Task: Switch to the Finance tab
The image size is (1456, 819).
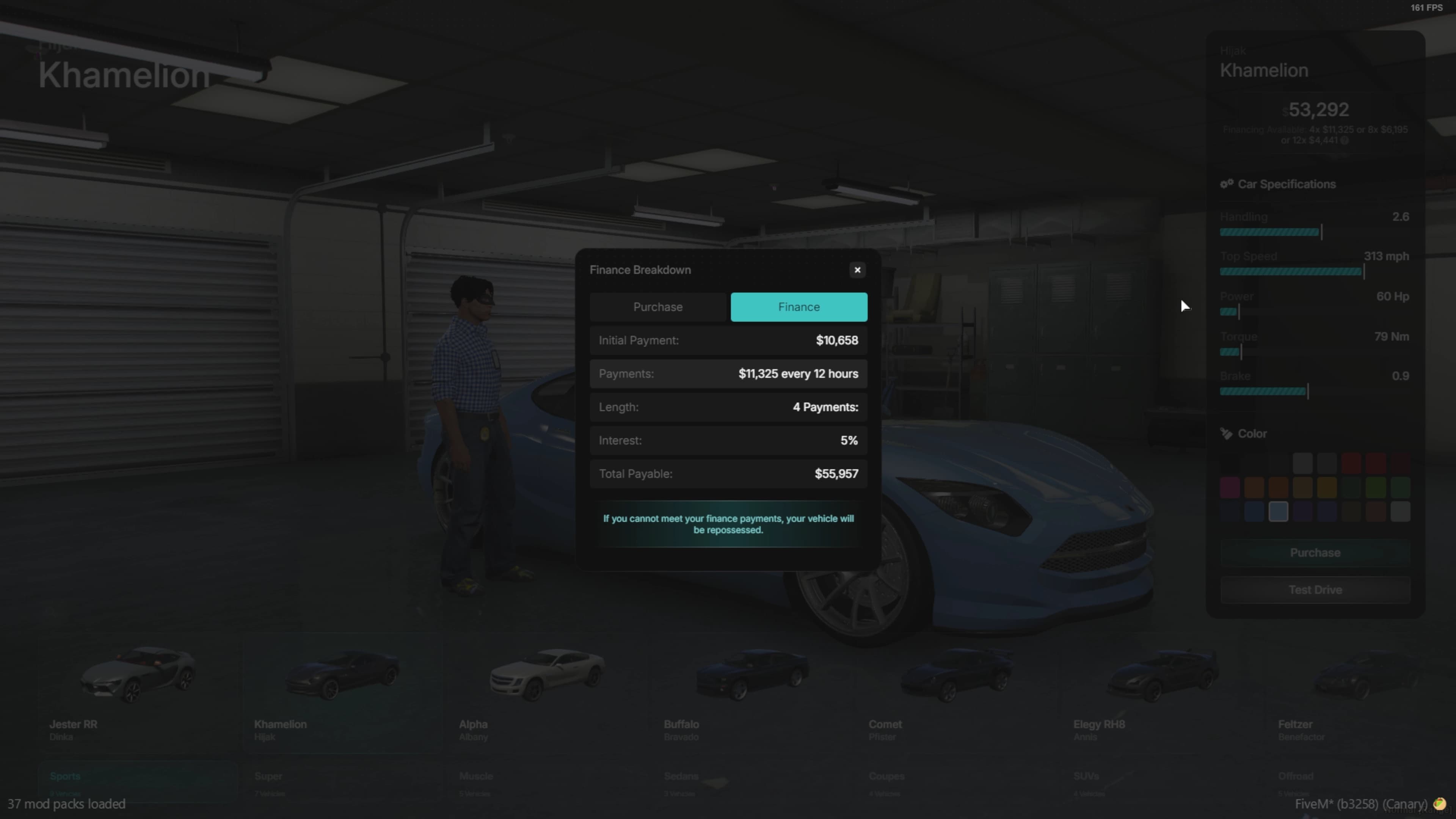Action: (x=799, y=307)
